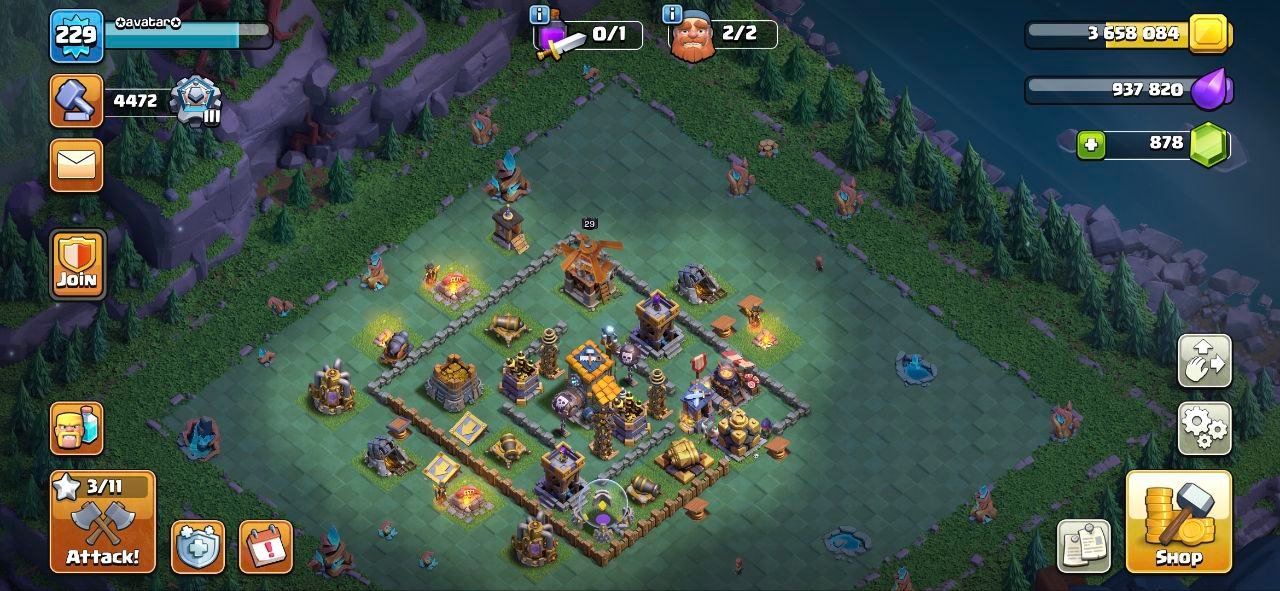Start an attack with the Attack! button
Image resolution: width=1280 pixels, height=591 pixels.
point(103,522)
